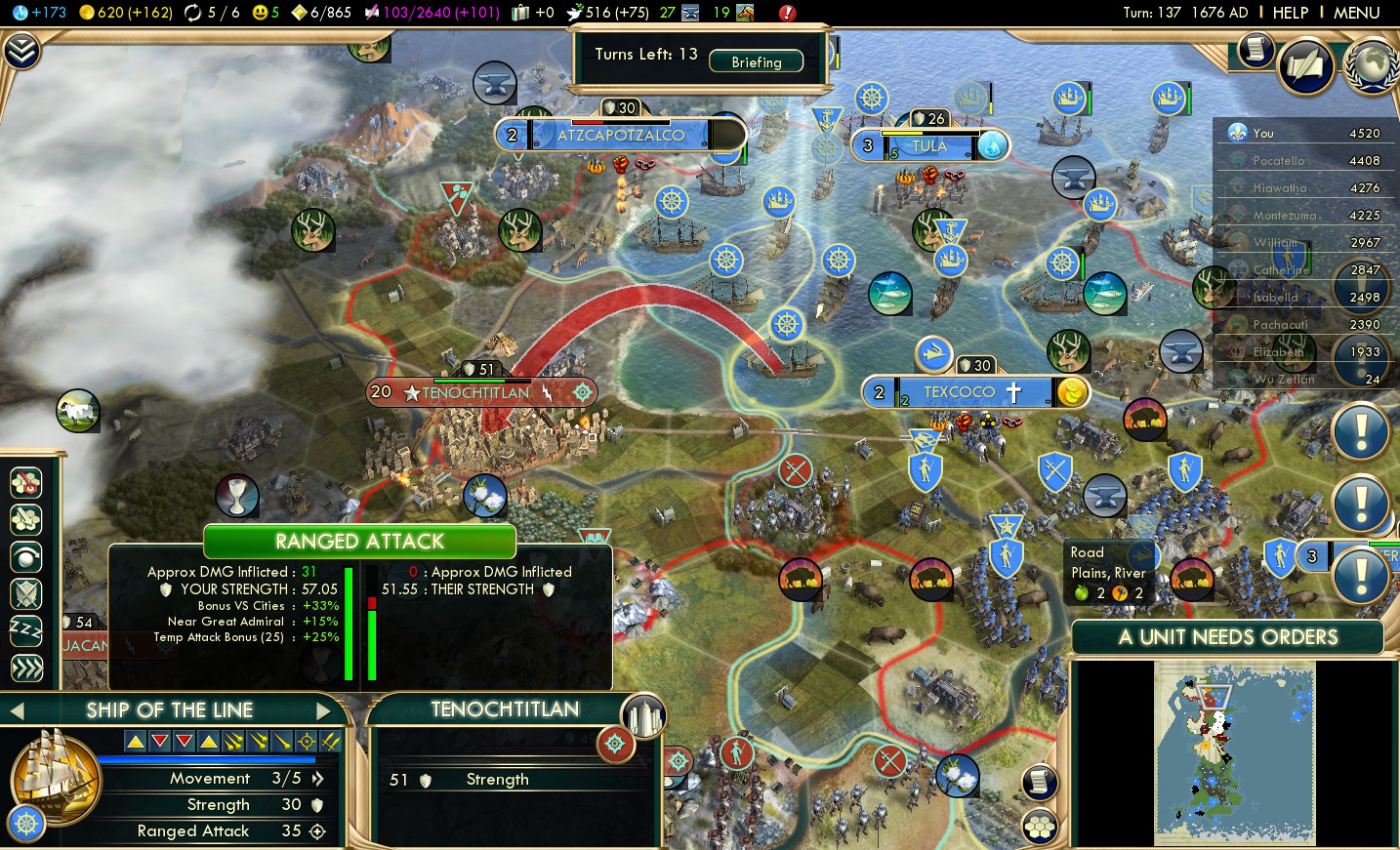Open the game MENU
The image size is (1400, 850).
pos(1356,13)
